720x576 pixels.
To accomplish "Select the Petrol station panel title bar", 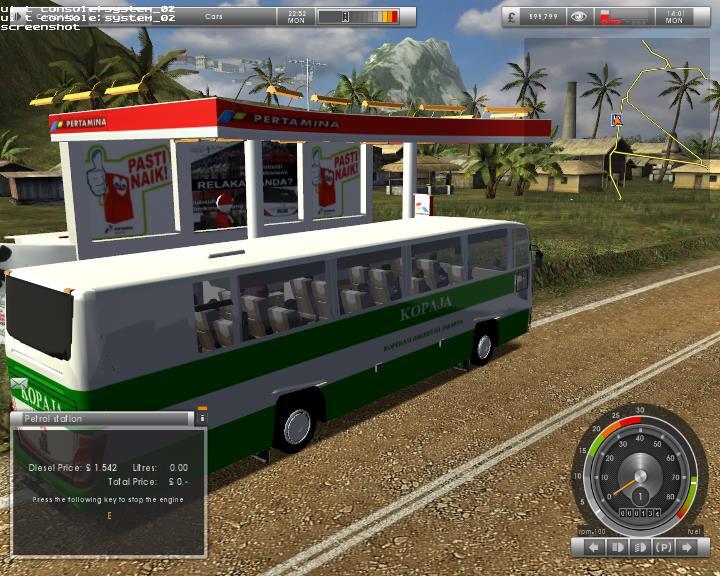I will (100, 419).
